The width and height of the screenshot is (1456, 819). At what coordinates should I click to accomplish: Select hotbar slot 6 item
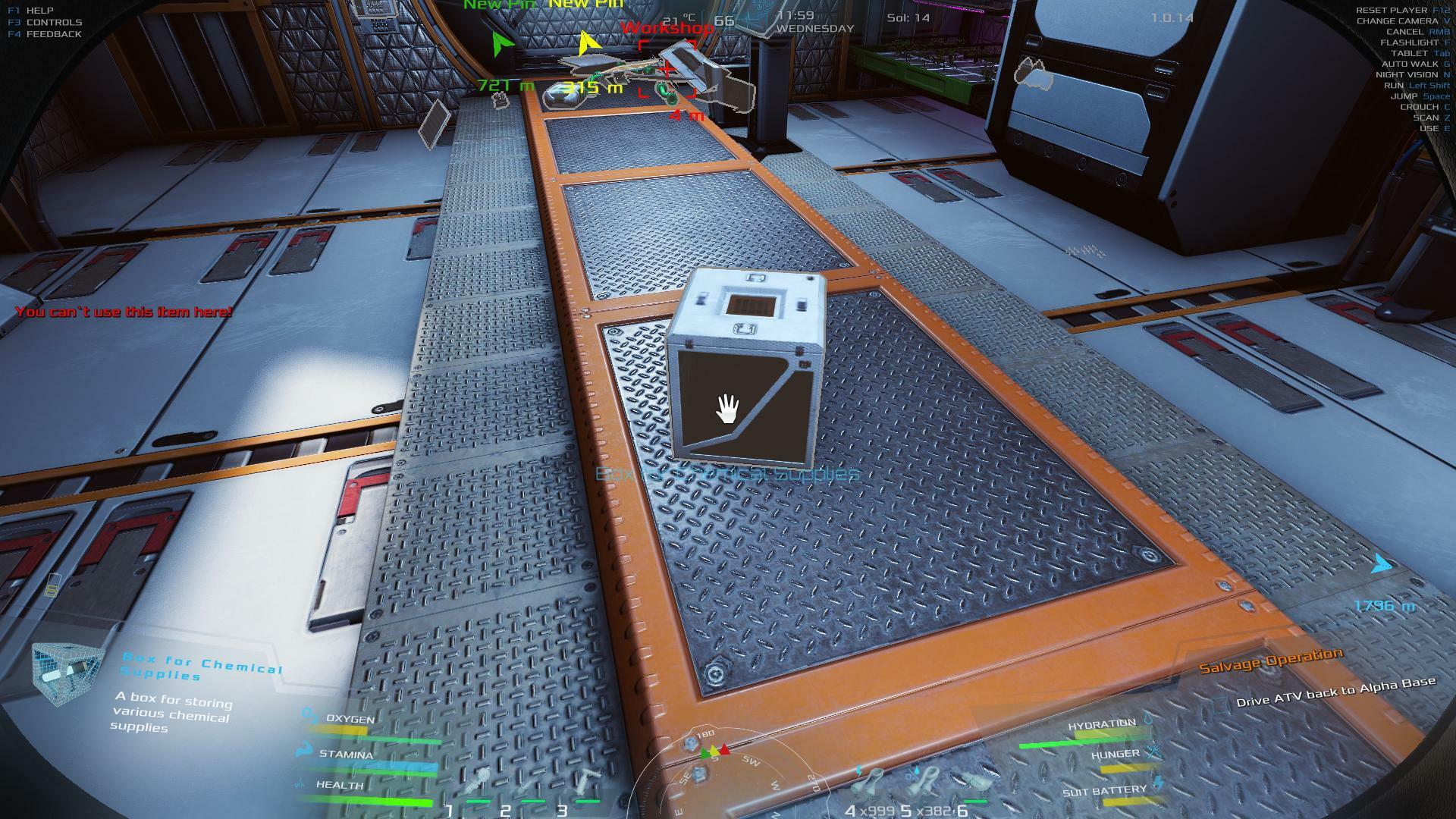[977, 783]
